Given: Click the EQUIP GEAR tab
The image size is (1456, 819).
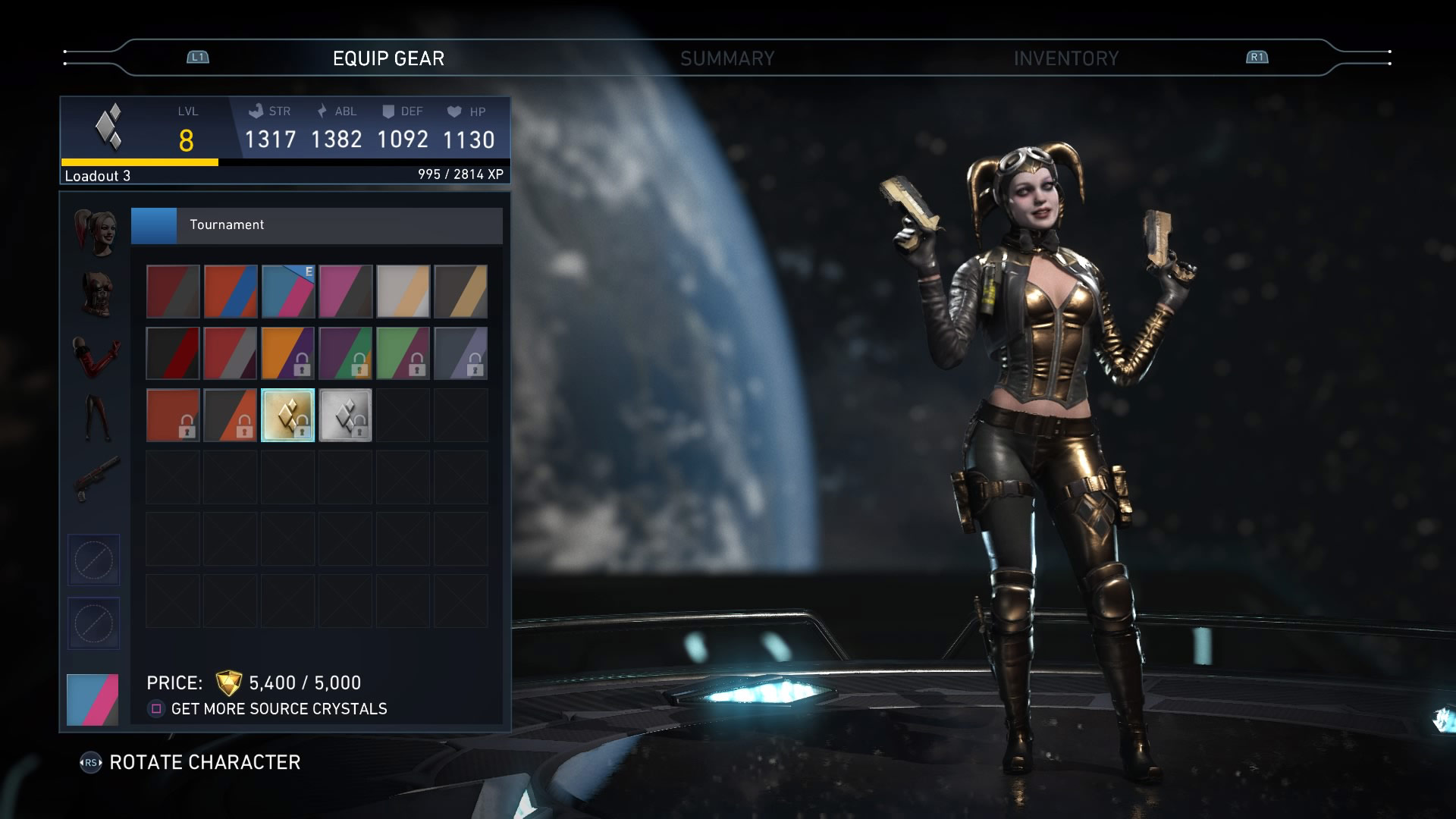Looking at the screenshot, I should 388,57.
